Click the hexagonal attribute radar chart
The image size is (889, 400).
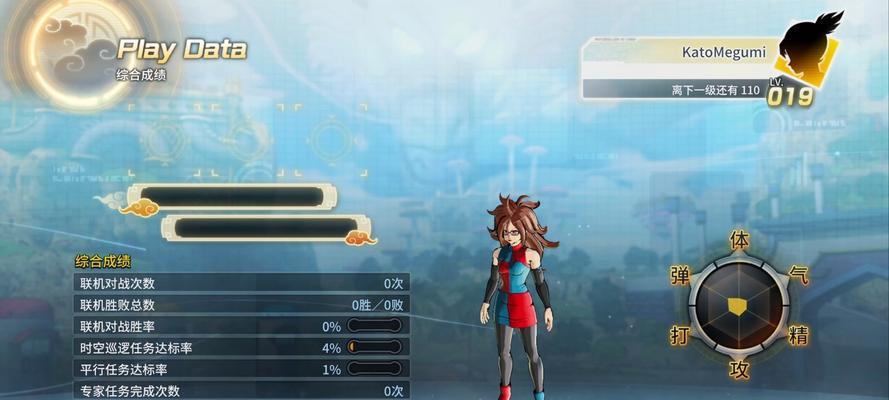[739, 305]
